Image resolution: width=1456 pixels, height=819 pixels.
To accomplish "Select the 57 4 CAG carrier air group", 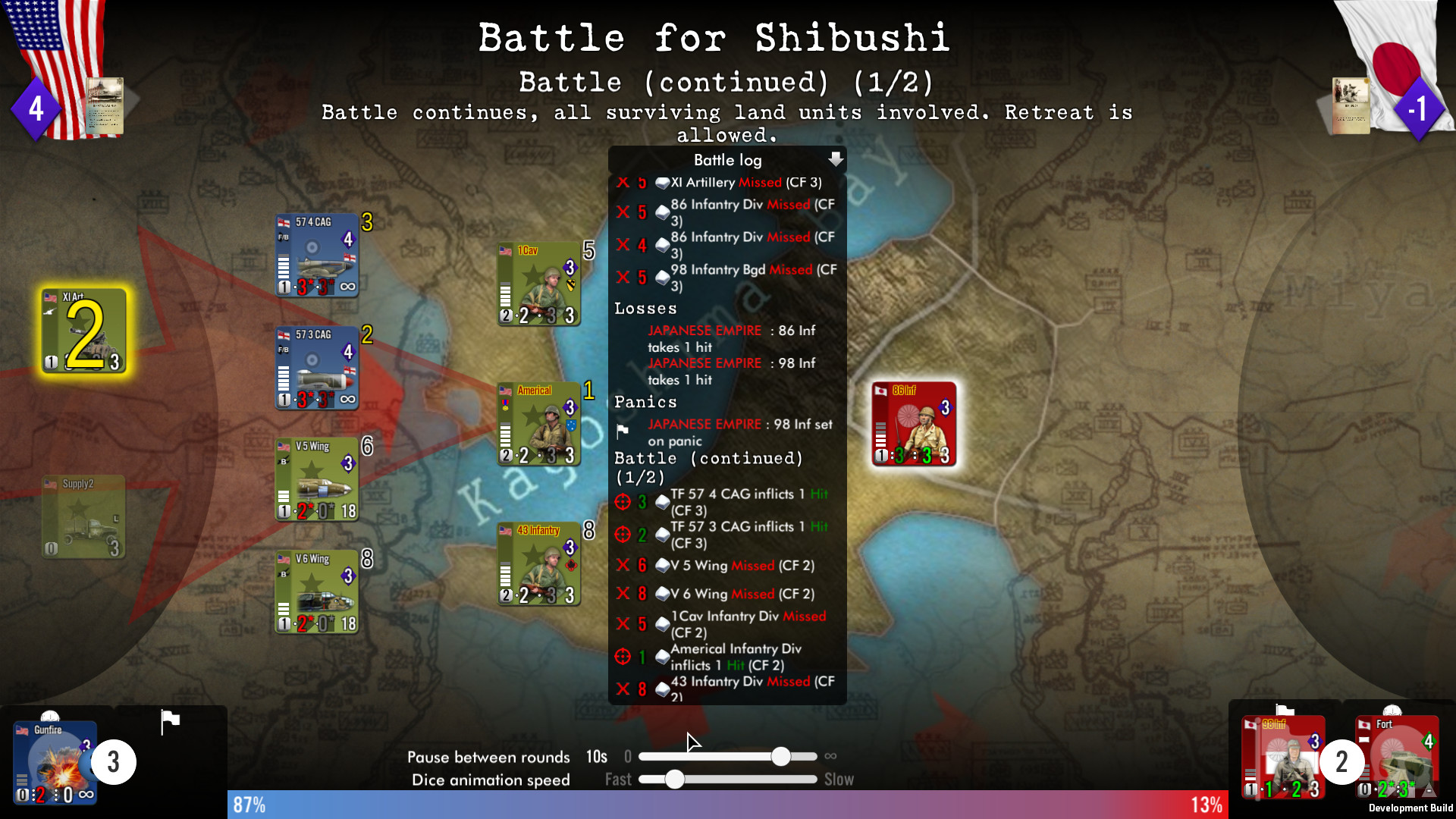I will pos(316,256).
